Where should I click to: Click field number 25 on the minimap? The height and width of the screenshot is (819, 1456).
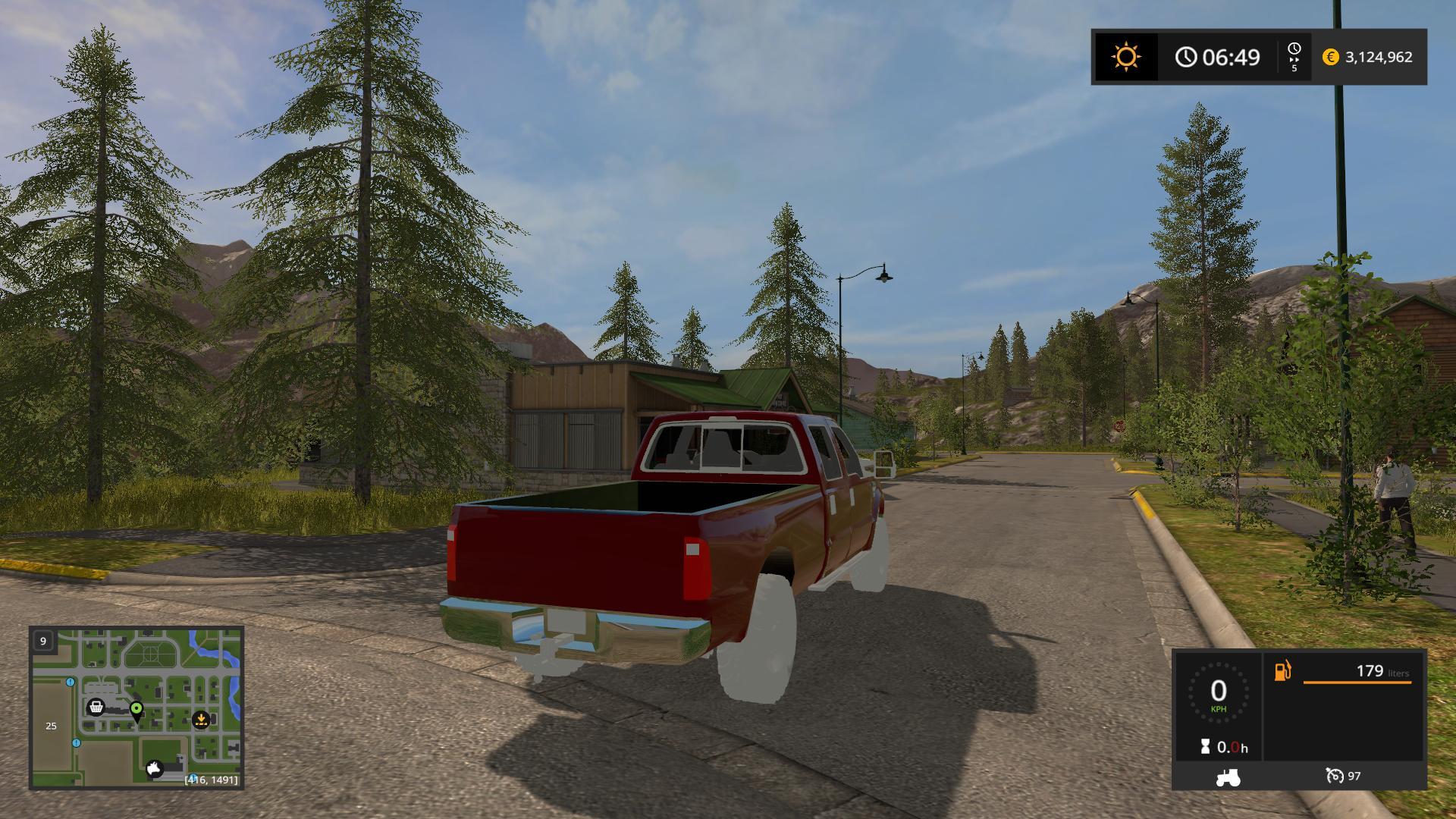click(x=51, y=726)
